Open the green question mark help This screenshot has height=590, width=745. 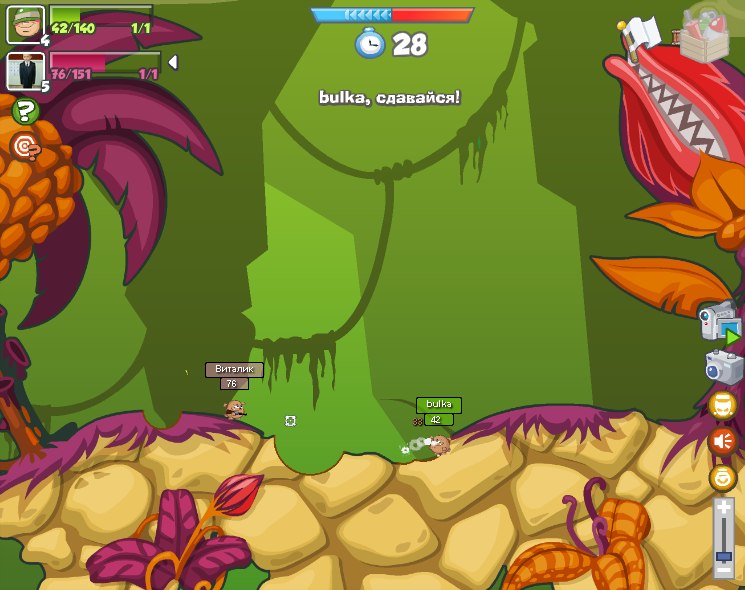click(x=25, y=111)
